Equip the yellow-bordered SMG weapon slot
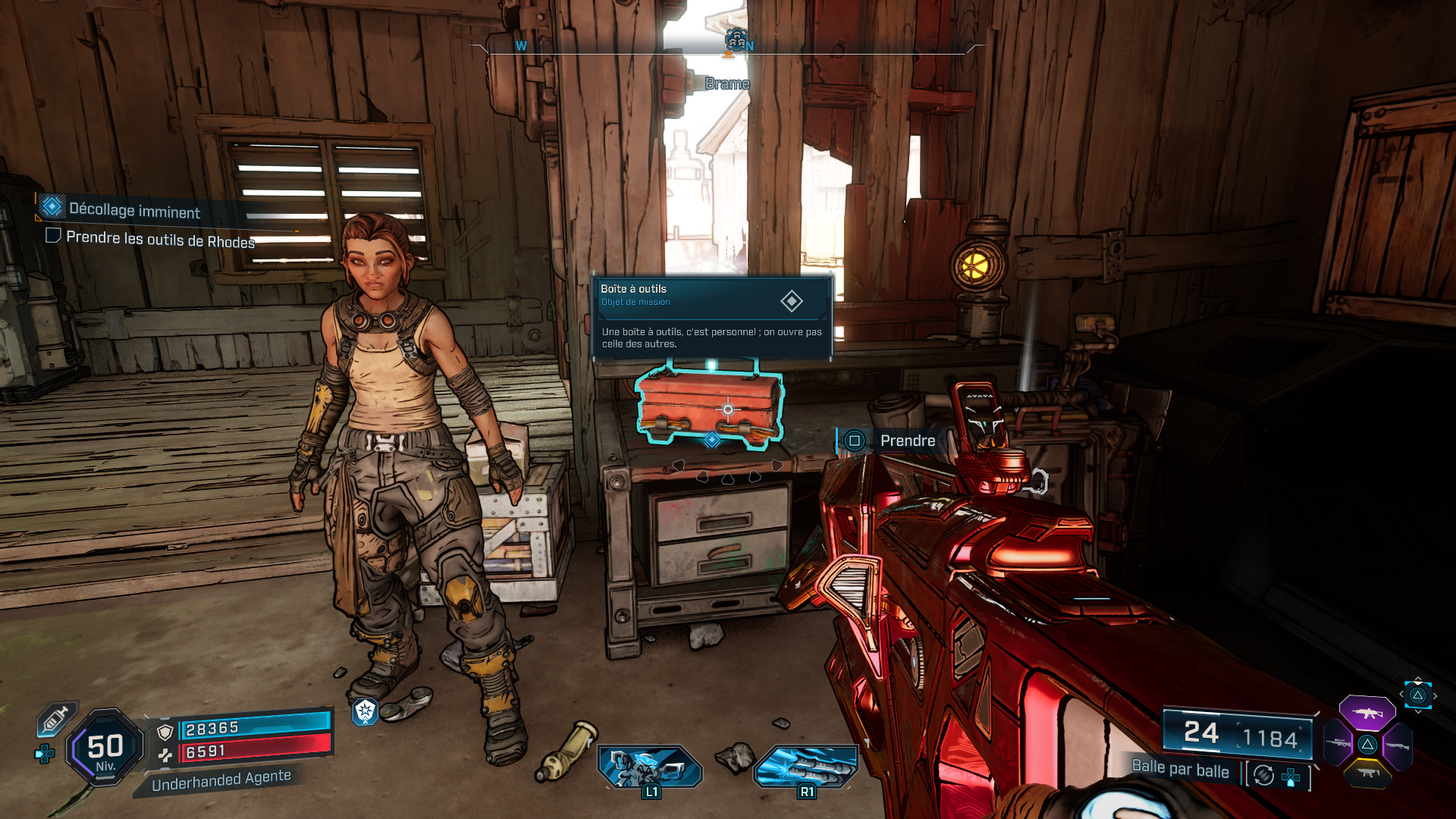The width and height of the screenshot is (1456, 819). [1367, 773]
